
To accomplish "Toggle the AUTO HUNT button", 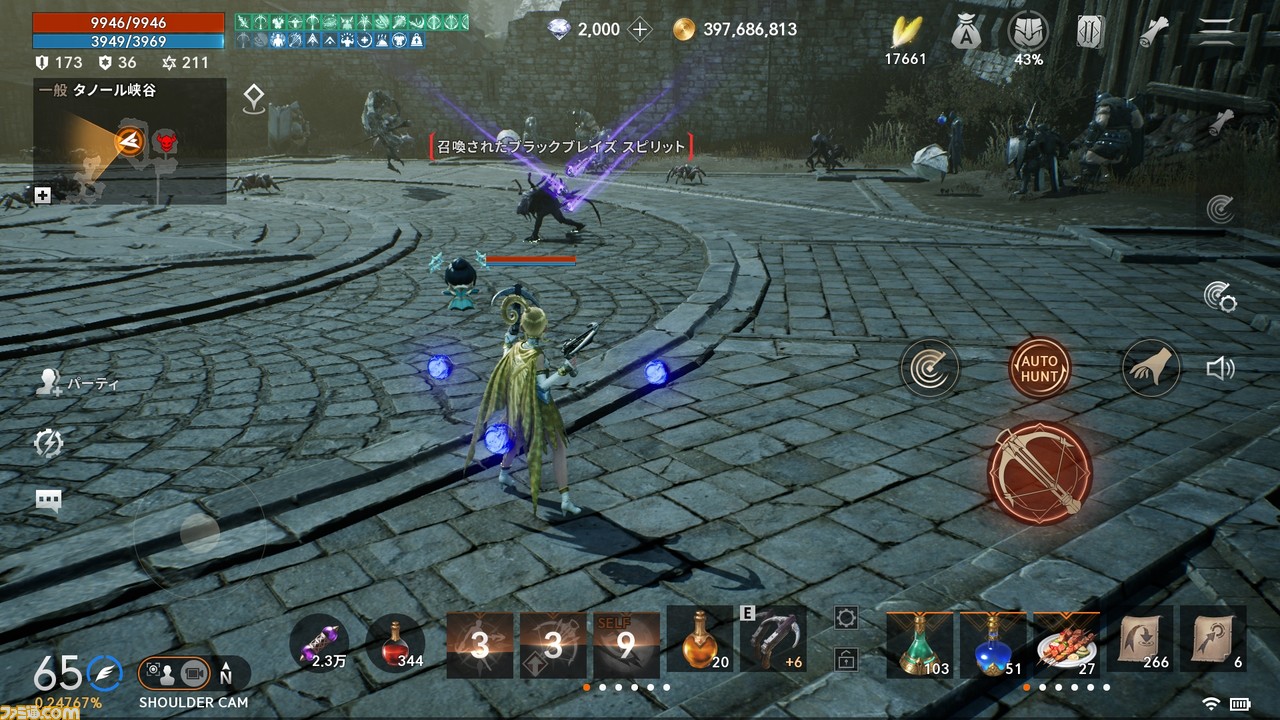I will click(1039, 368).
